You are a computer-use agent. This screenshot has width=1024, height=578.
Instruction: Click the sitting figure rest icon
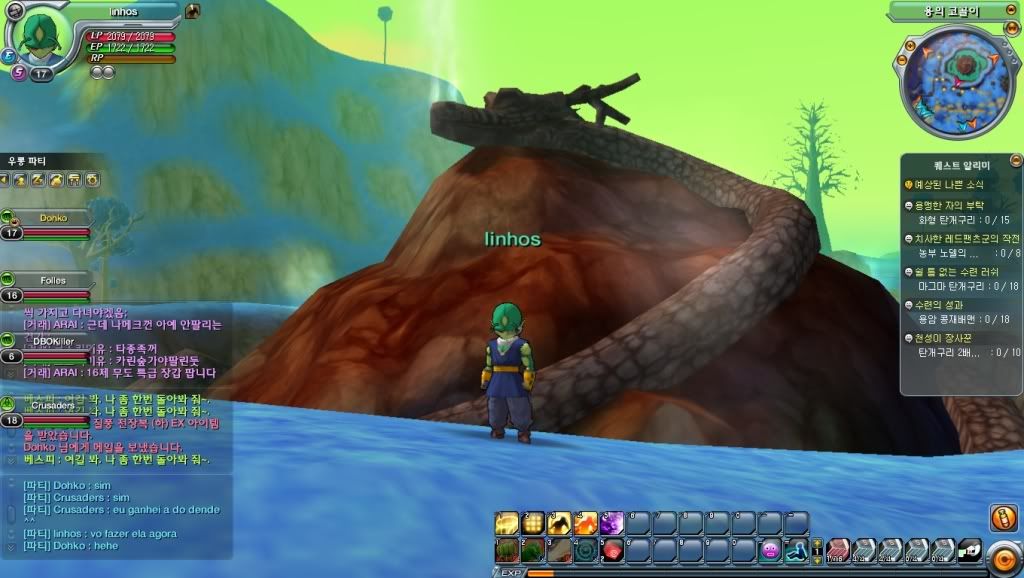796,550
